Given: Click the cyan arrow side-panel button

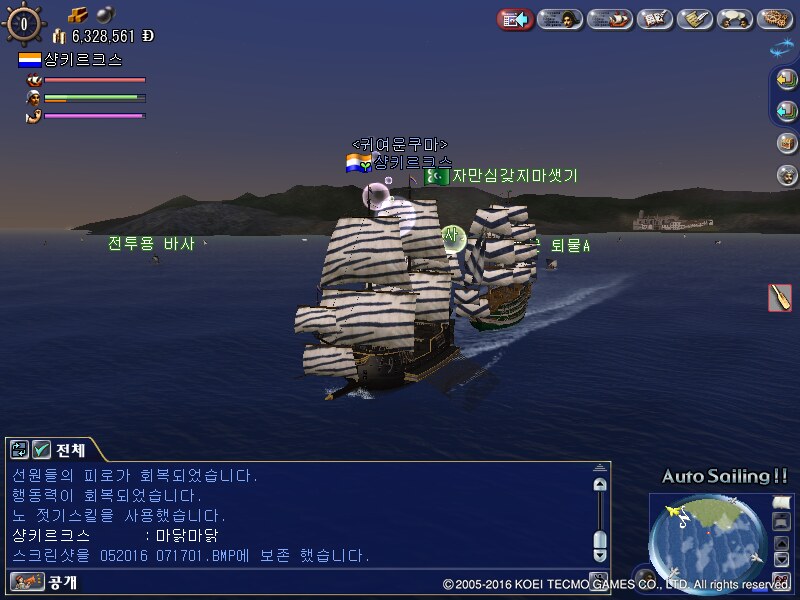Looking at the screenshot, I should (x=787, y=109).
